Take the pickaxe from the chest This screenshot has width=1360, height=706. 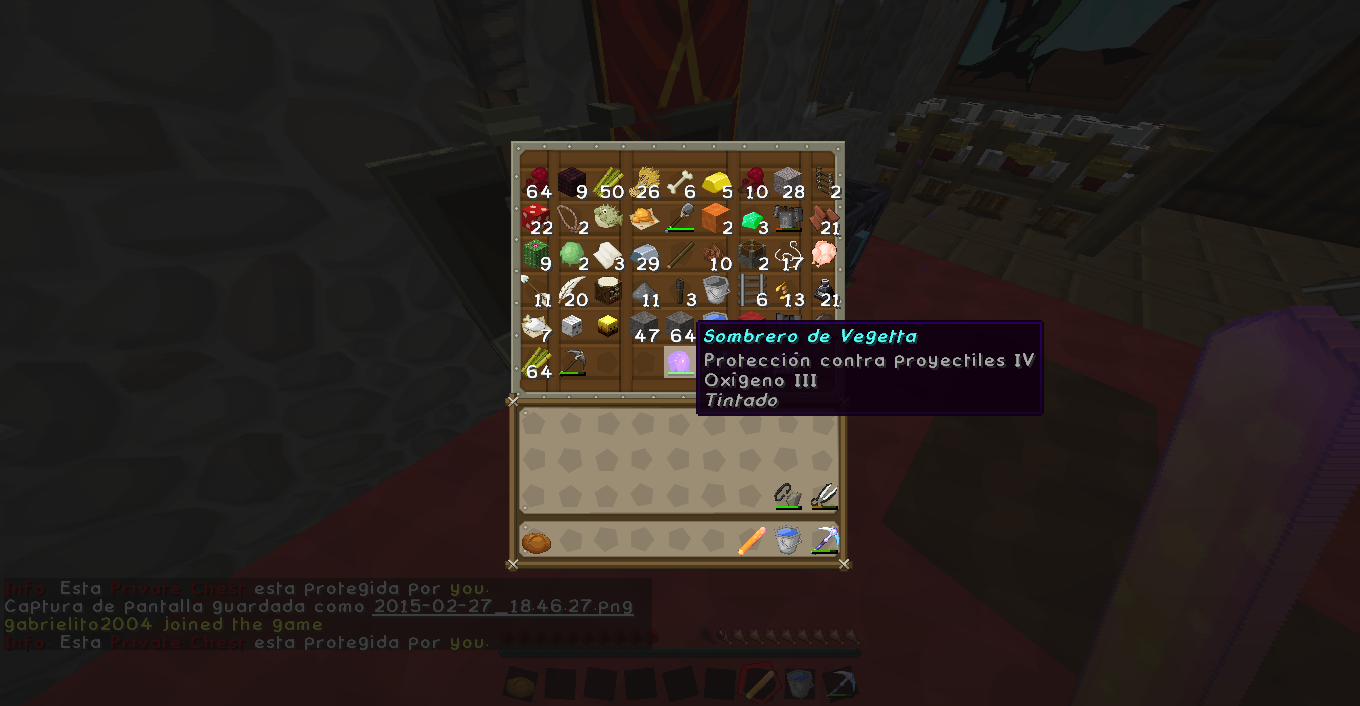click(x=572, y=361)
